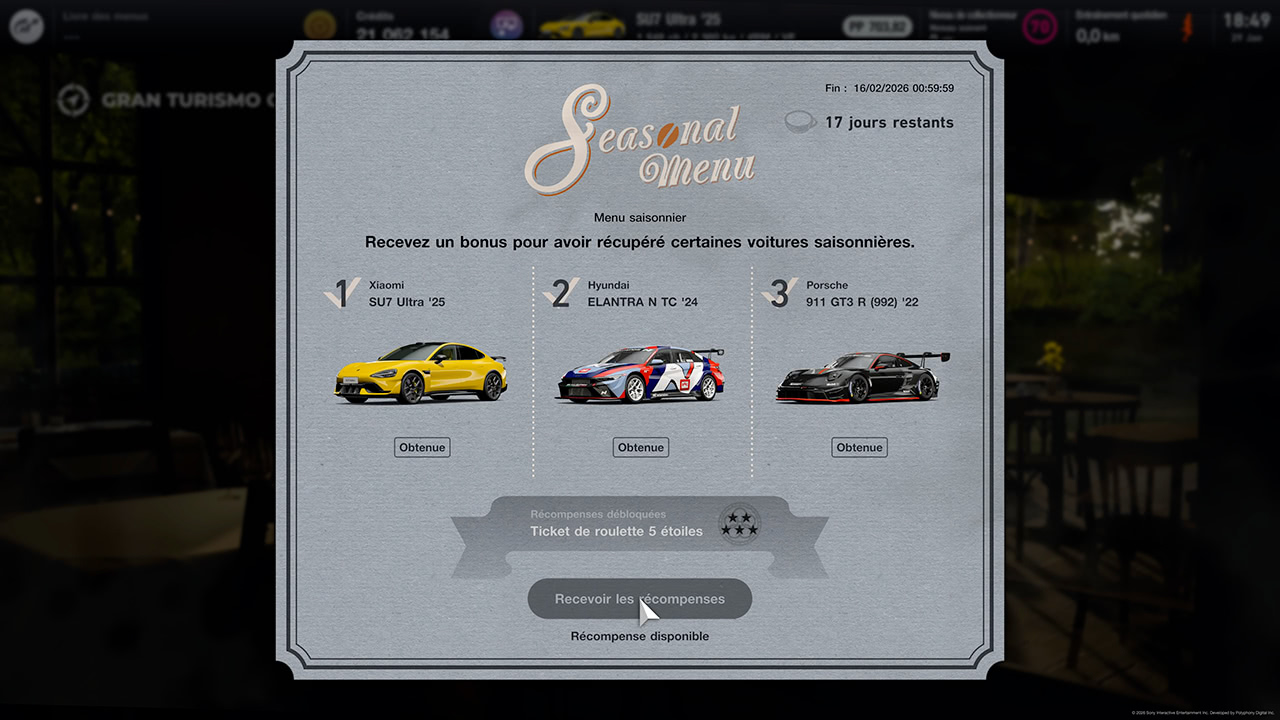Click the 'Obtenue' button under the Hyundai Elantra

[640, 447]
